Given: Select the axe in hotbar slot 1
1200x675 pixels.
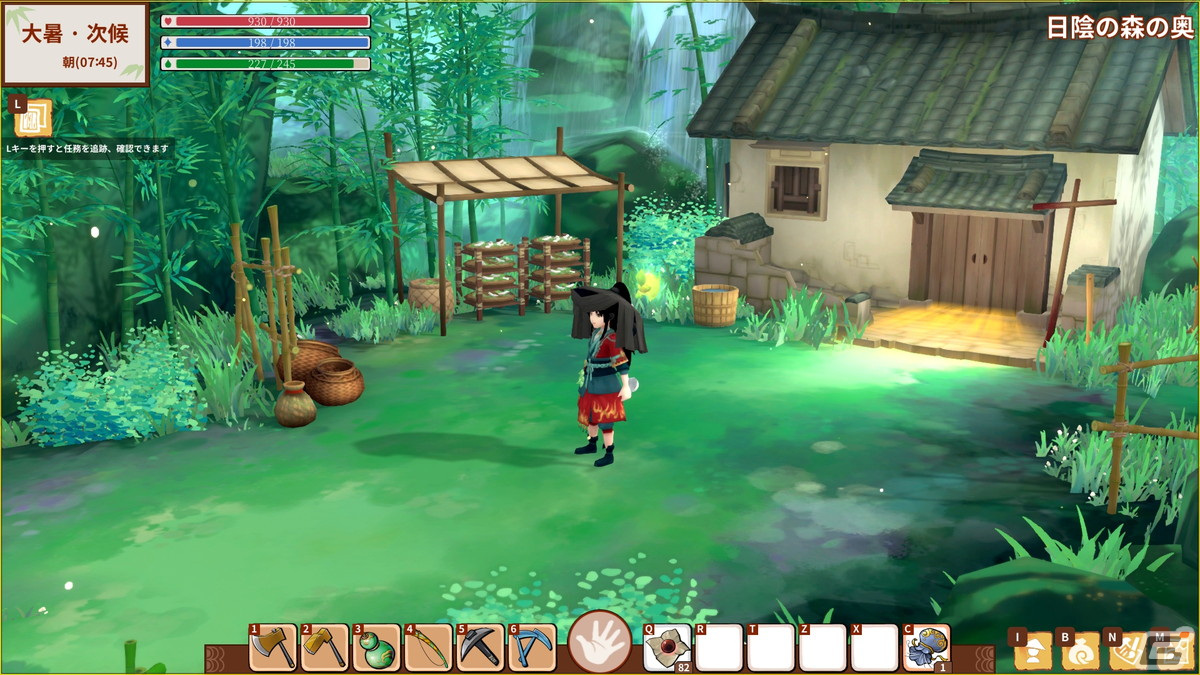Looking at the screenshot, I should 273,648.
